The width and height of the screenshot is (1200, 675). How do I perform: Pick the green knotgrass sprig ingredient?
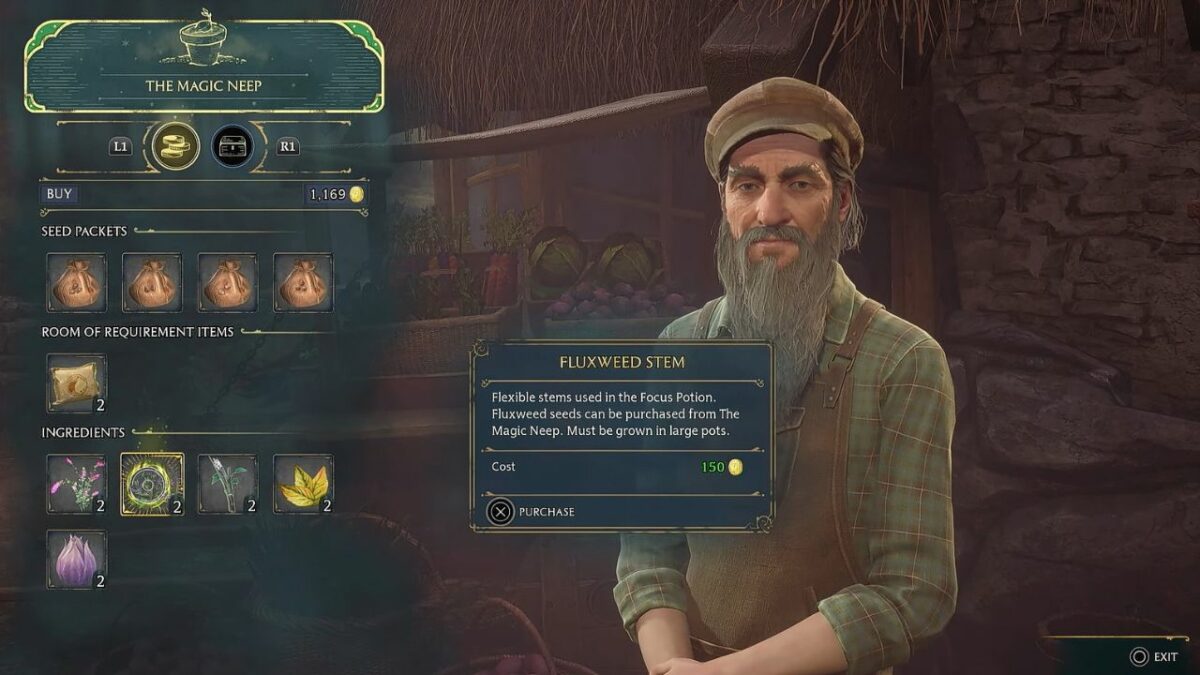228,484
